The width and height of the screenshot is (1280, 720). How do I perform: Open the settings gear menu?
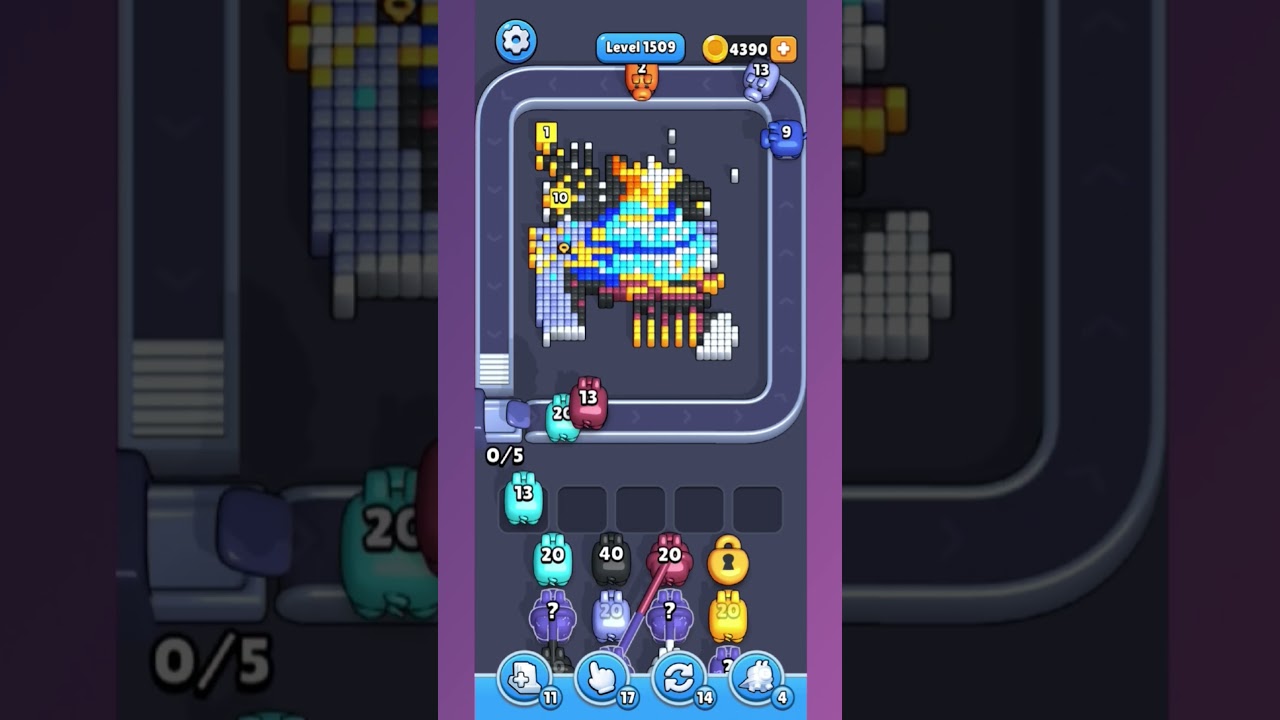[516, 42]
